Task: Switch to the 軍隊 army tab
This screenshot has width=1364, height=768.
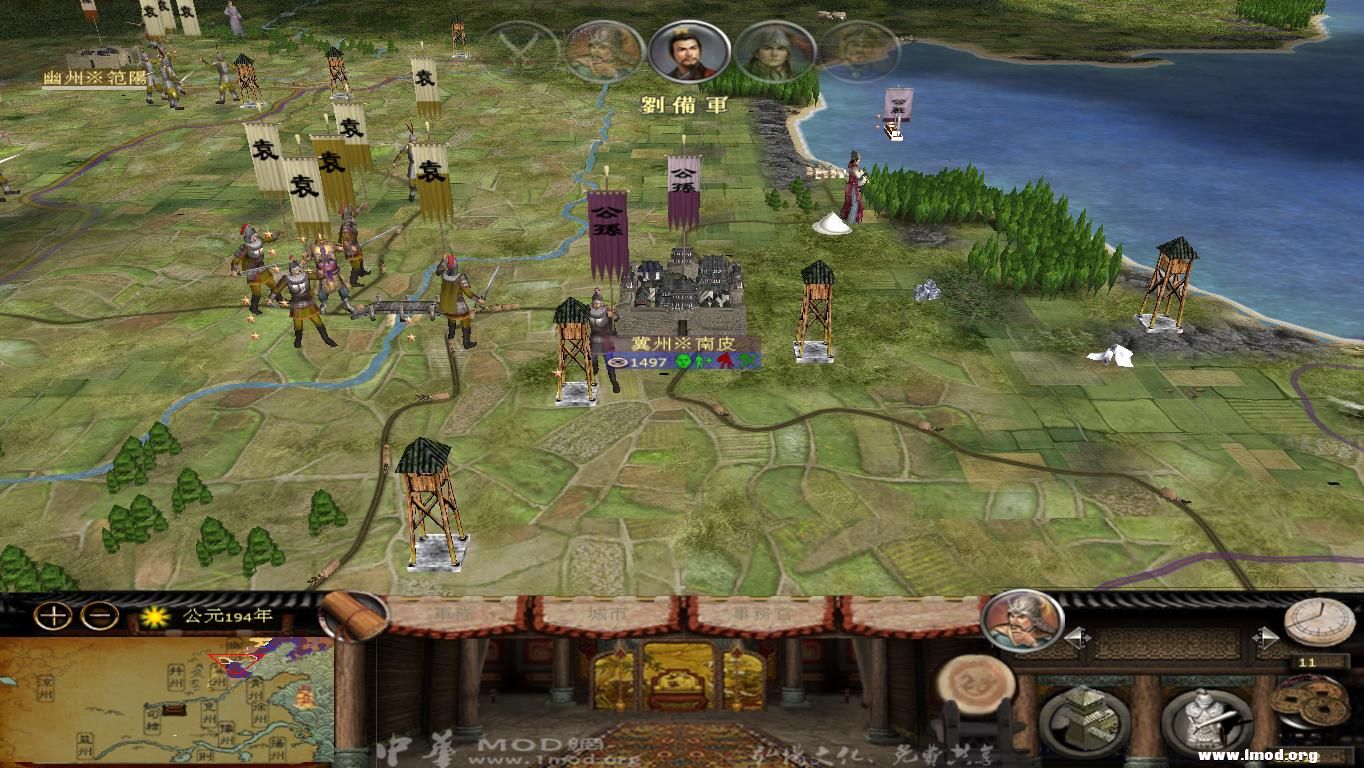Action: (x=453, y=611)
